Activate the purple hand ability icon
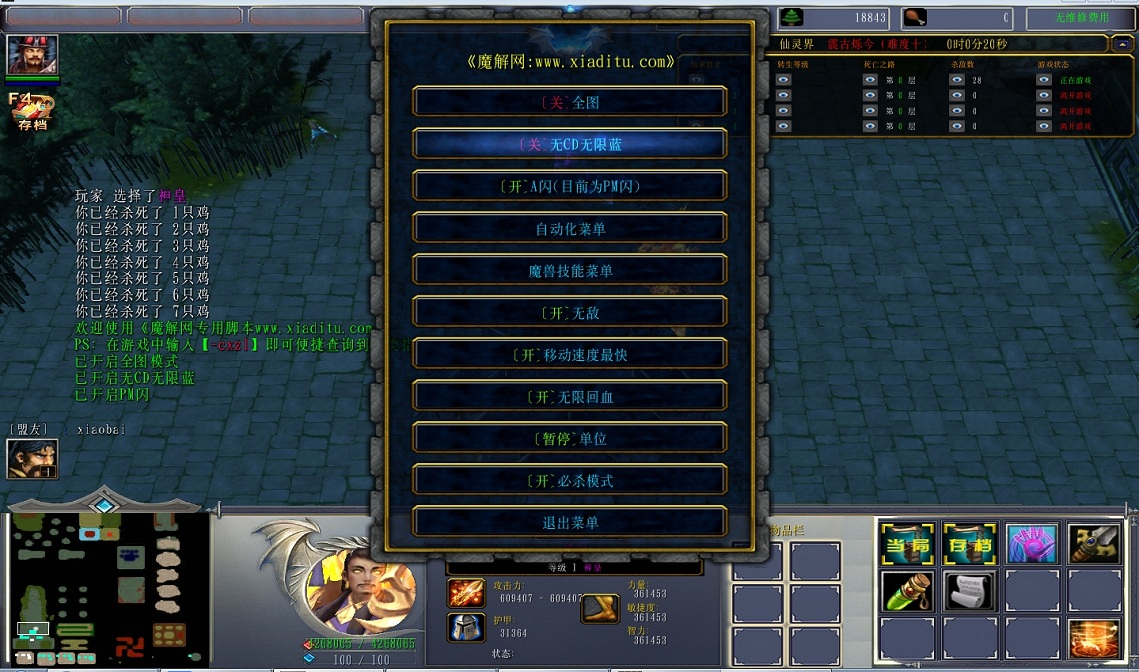This screenshot has height=672, width=1139. [1031, 544]
